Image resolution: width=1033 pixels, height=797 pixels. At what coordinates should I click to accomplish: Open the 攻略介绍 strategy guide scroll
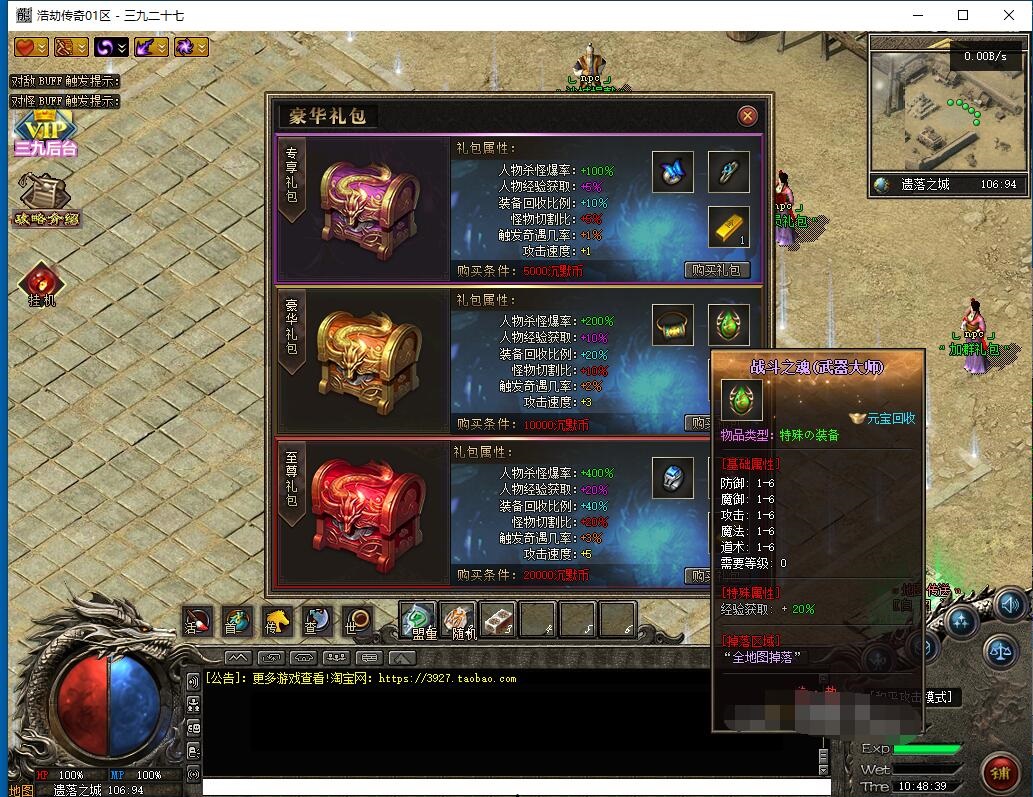pos(45,200)
